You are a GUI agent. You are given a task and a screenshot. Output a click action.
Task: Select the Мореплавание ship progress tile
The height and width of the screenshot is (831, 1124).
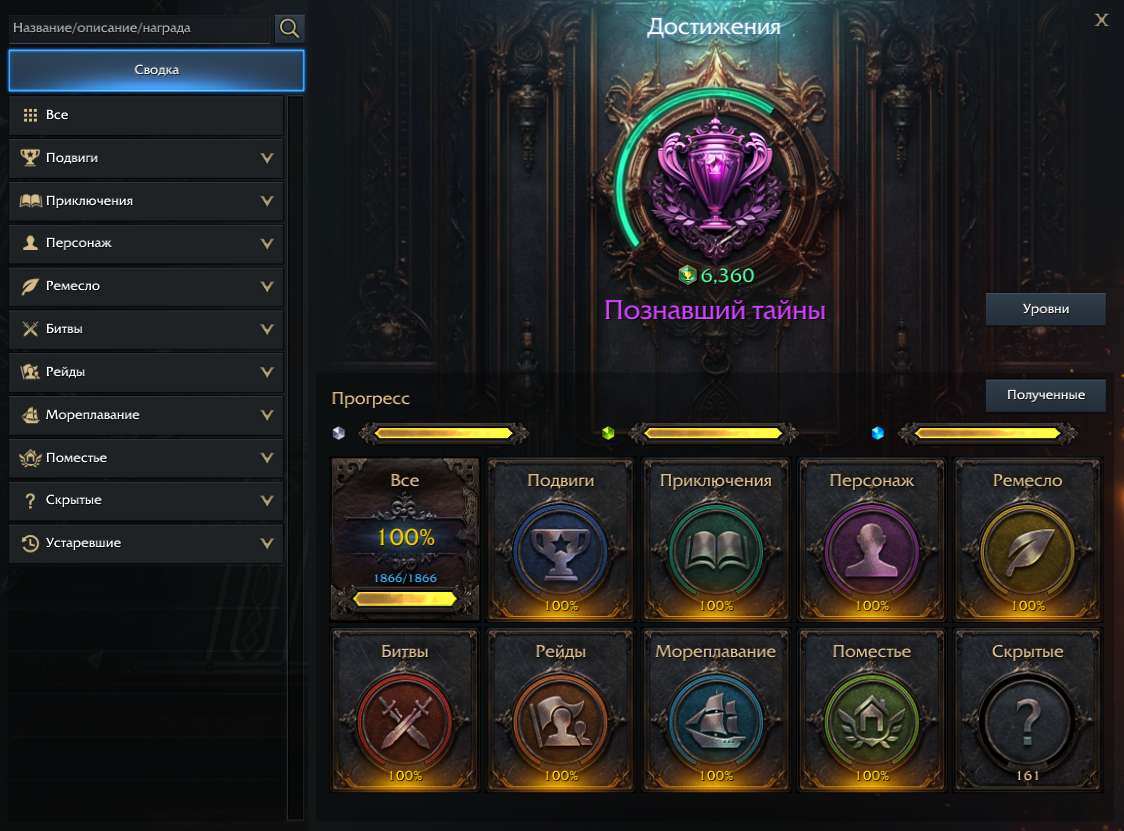716,710
